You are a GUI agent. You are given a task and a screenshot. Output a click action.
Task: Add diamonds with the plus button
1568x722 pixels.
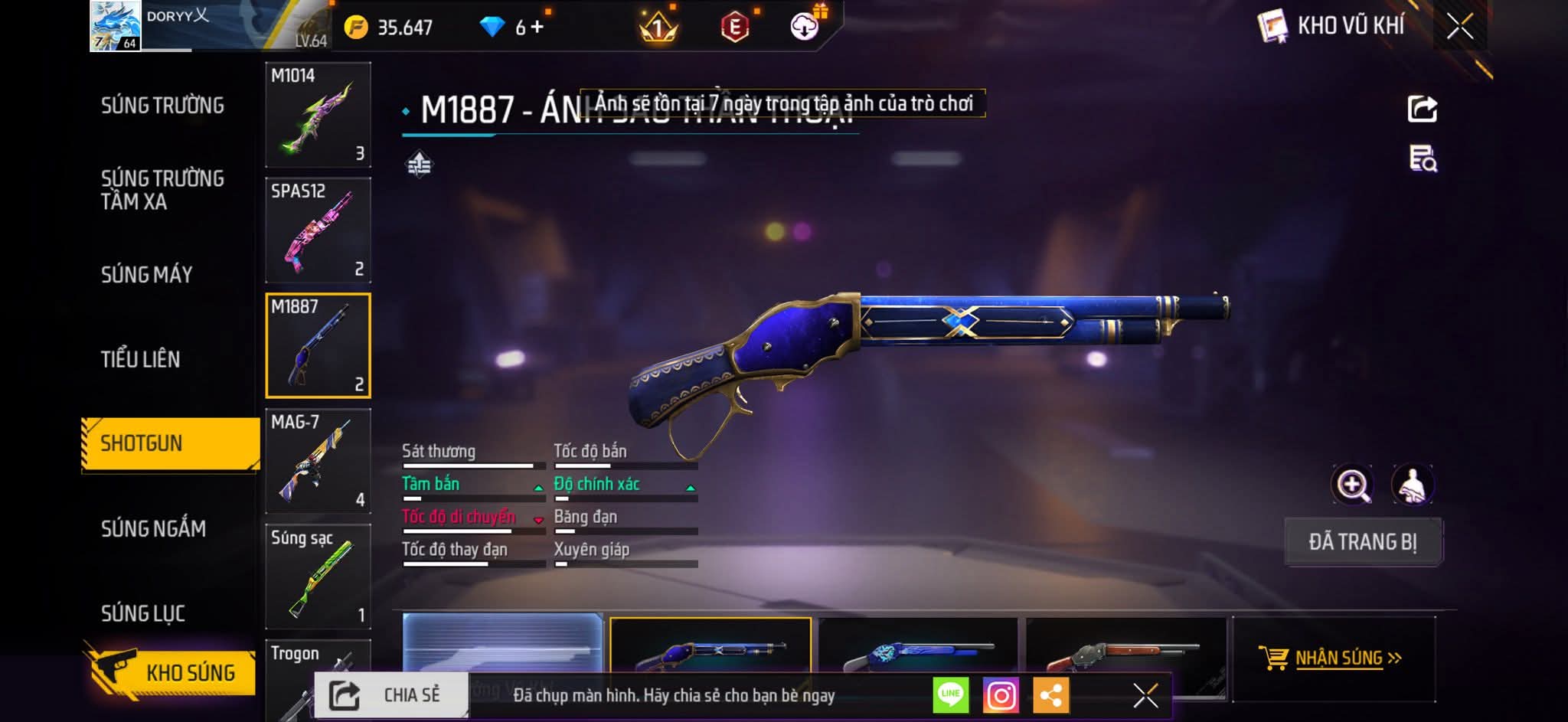[x=537, y=28]
